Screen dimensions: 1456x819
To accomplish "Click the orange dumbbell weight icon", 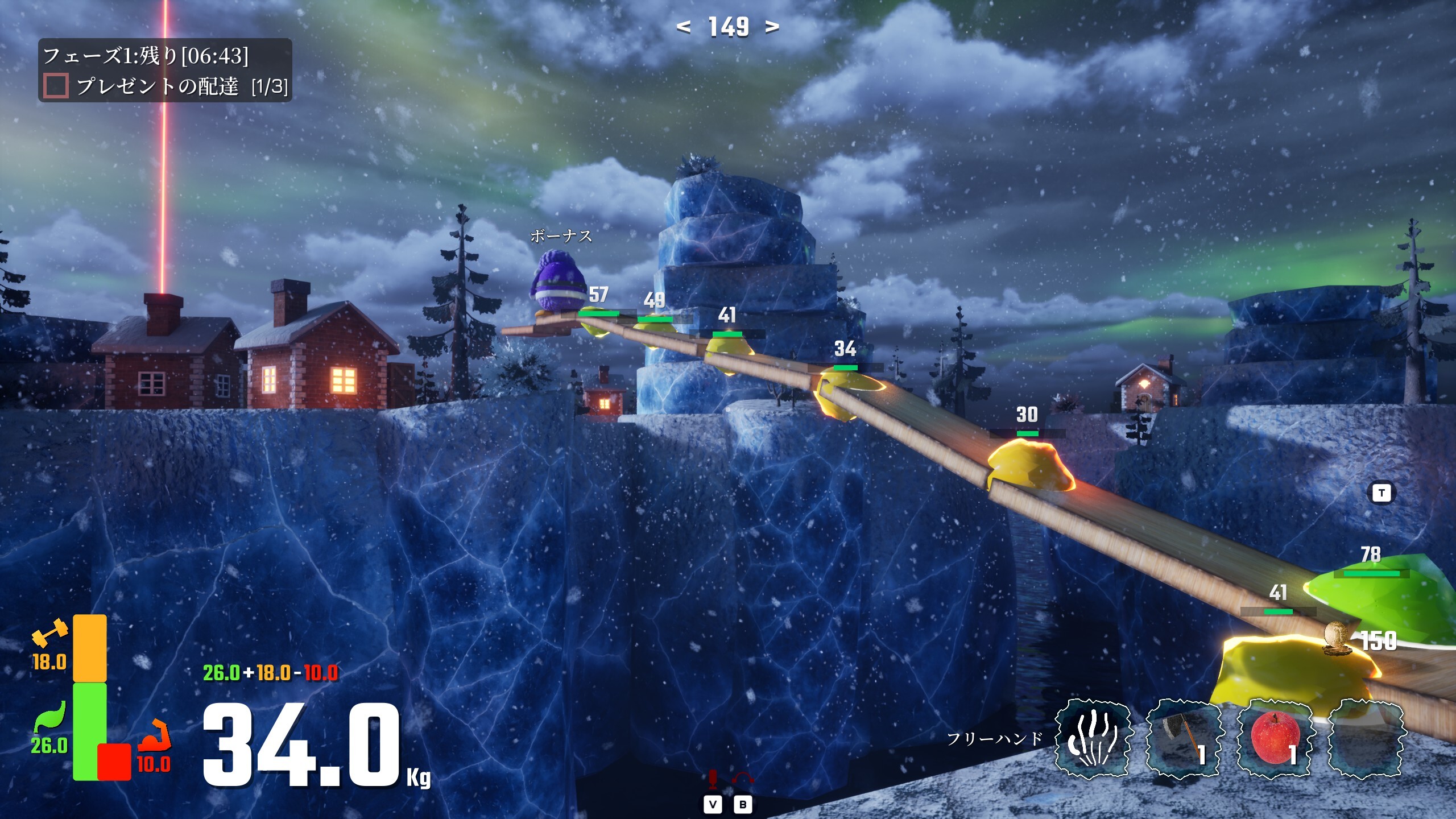I will pos(49,632).
